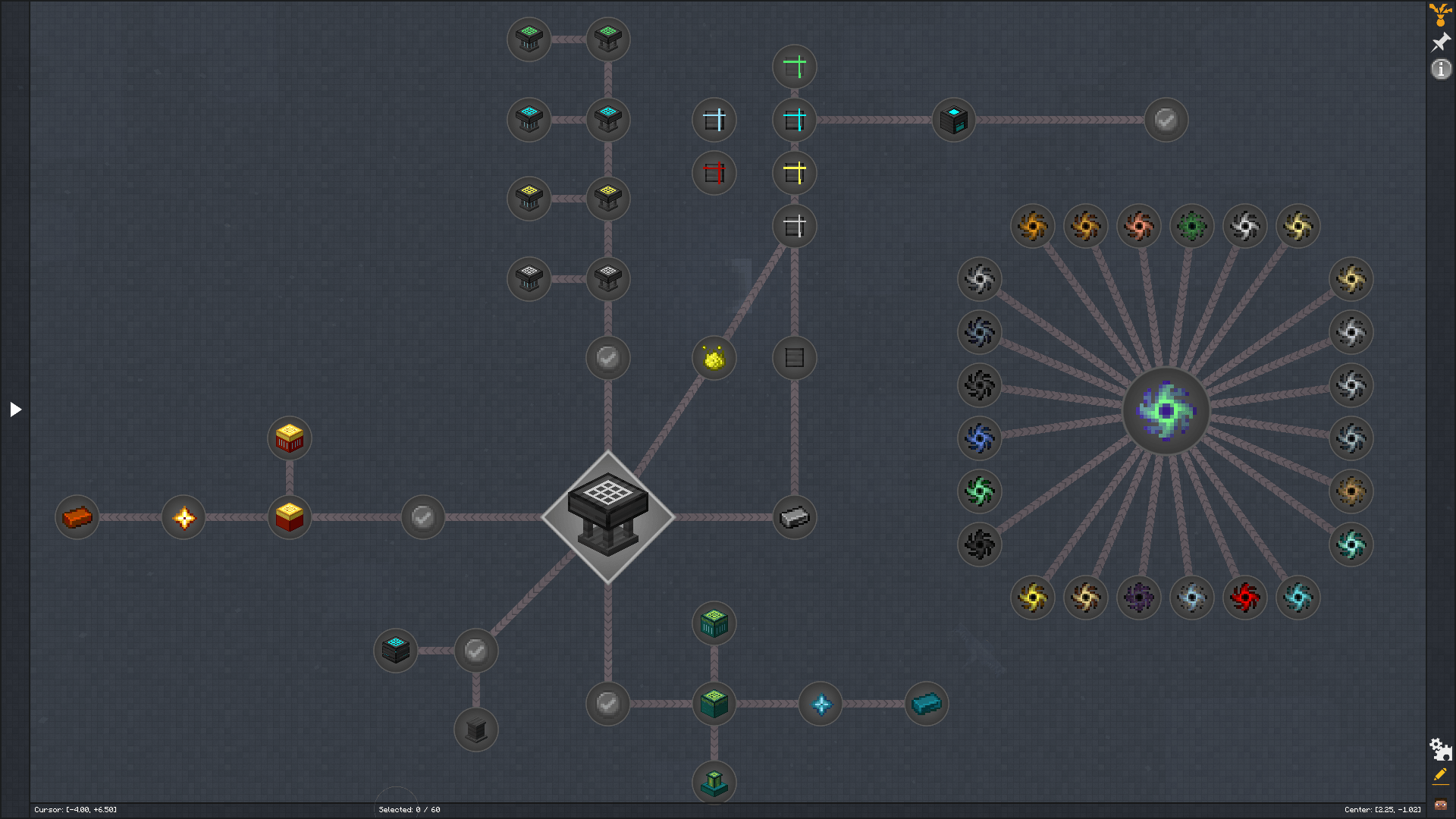Screen dimensions: 1456x819
Task: Select the iron ingot node right of center
Action: point(793,517)
